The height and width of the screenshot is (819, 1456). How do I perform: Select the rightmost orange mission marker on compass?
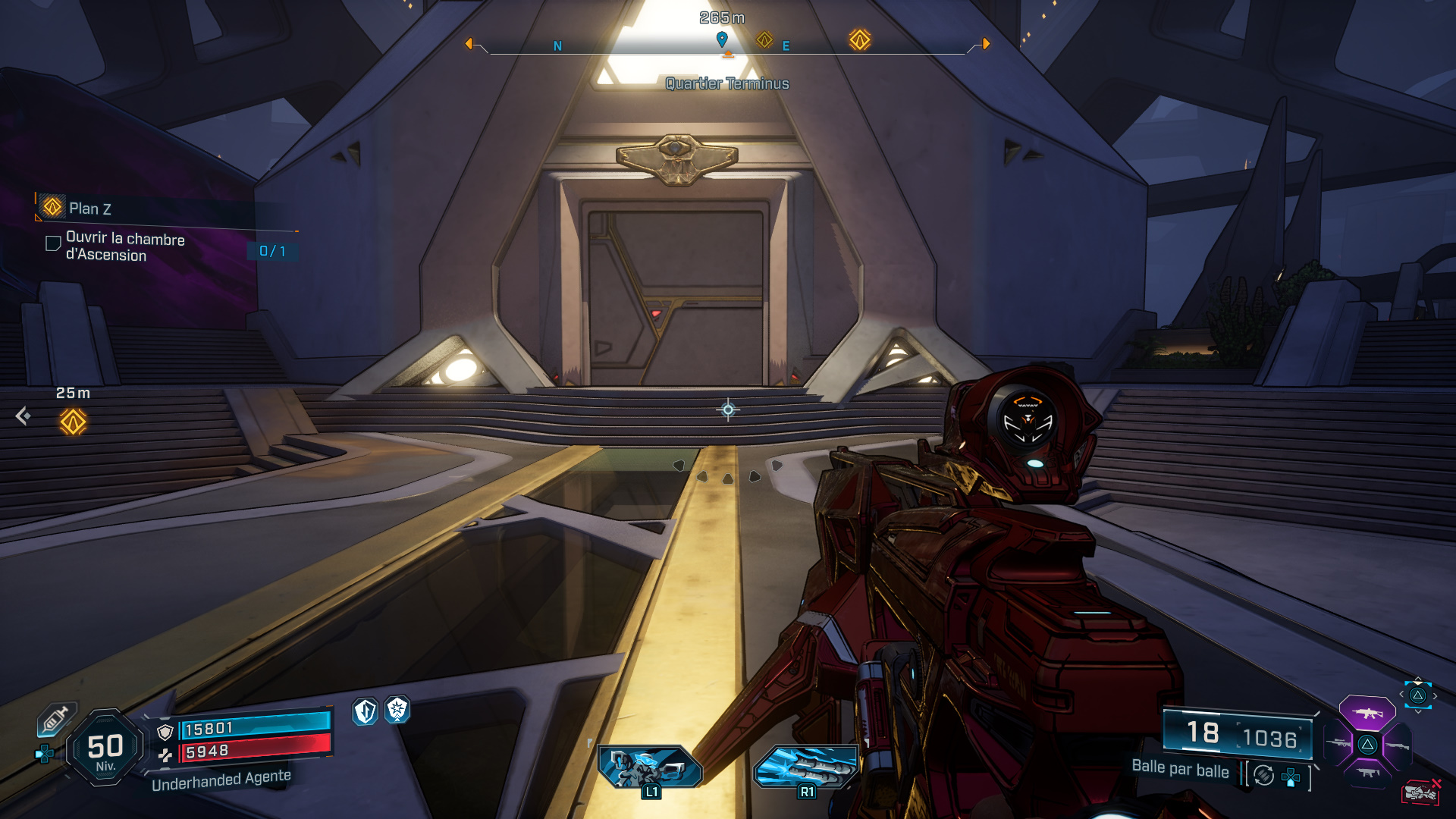[x=859, y=39]
